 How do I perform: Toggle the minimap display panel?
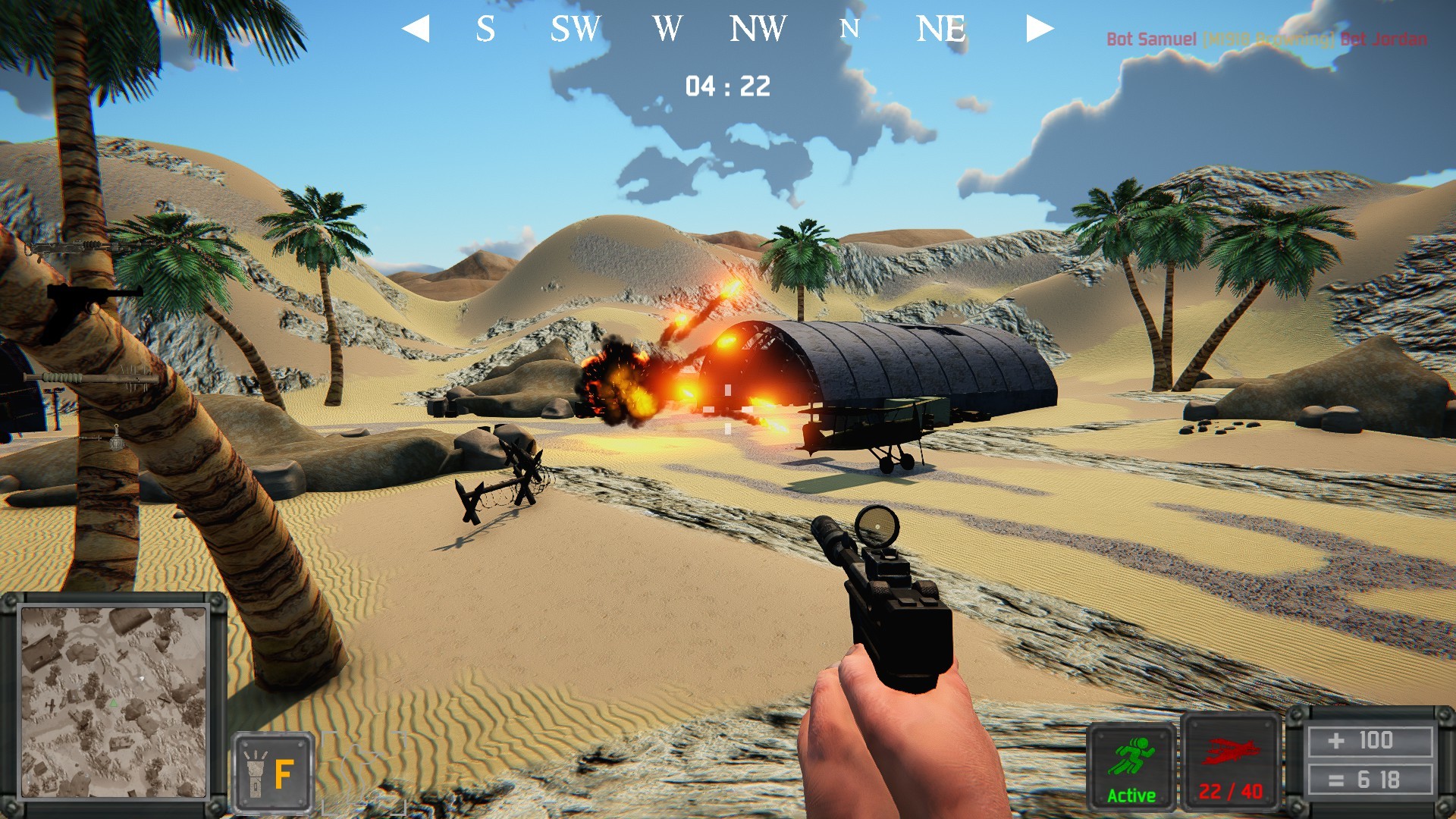tap(115, 705)
